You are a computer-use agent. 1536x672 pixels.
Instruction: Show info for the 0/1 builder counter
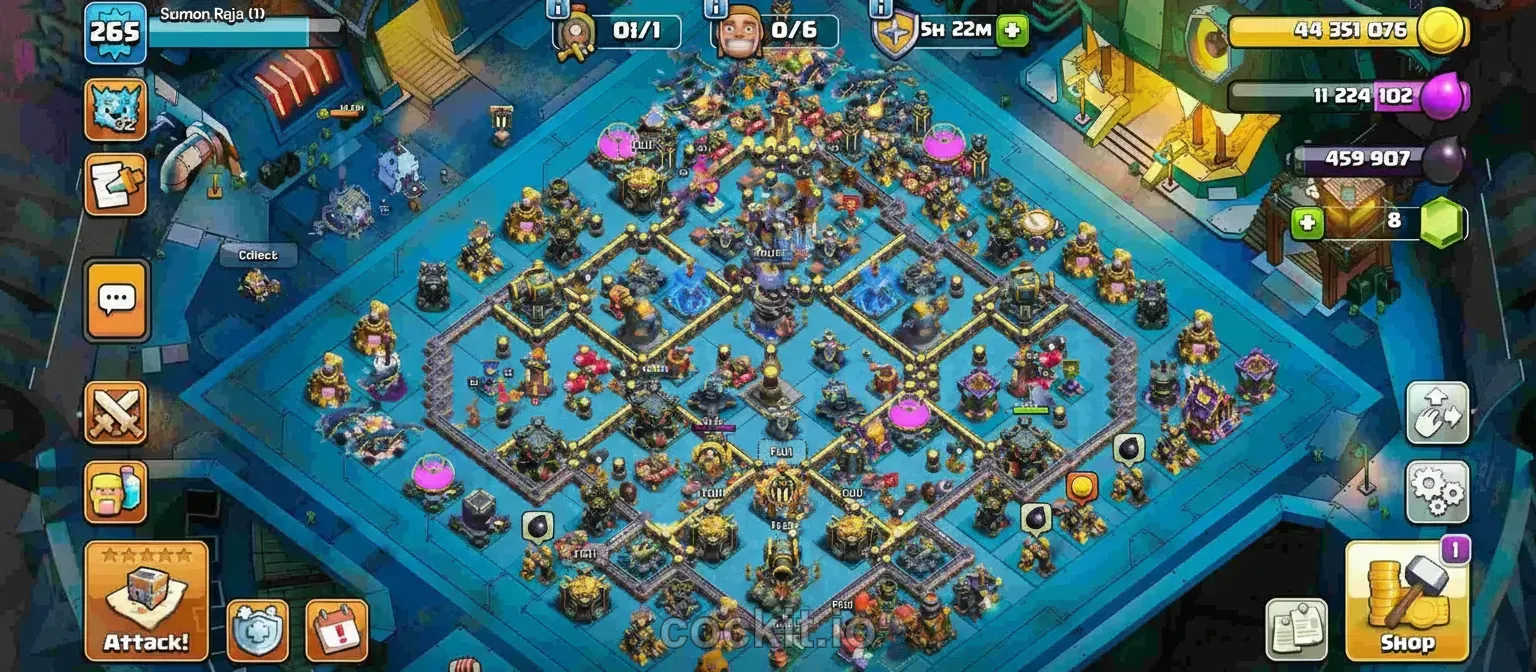(557, 9)
